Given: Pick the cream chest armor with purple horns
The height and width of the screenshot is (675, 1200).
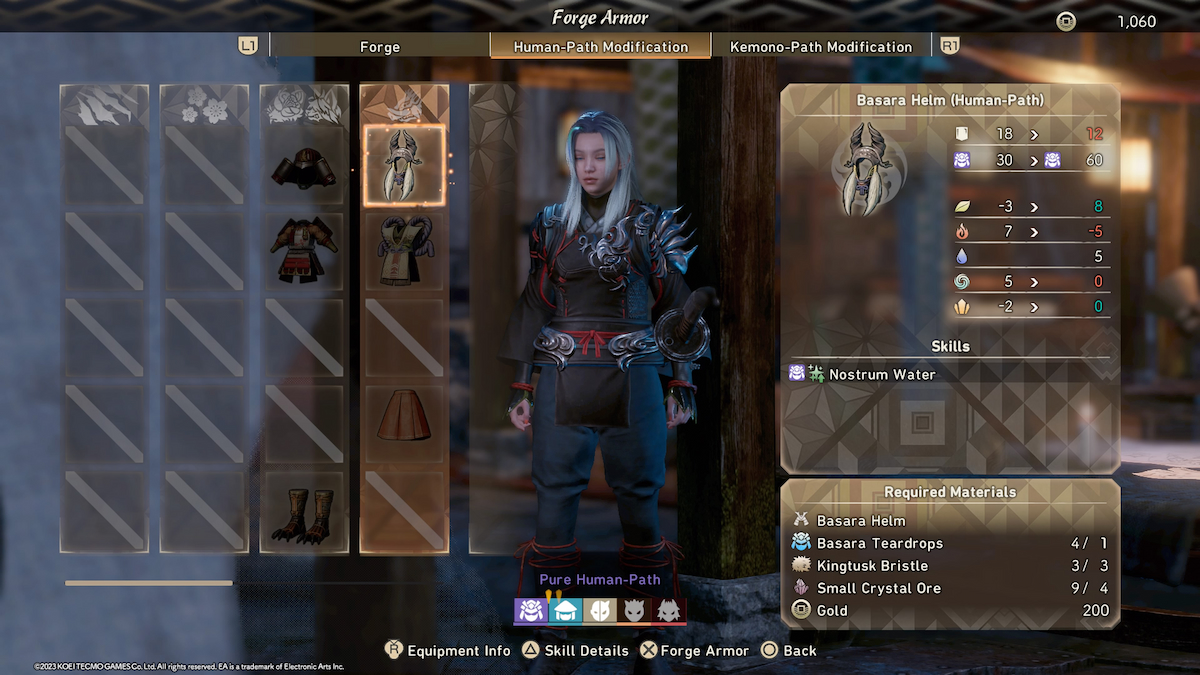Looking at the screenshot, I should pyautogui.click(x=404, y=251).
